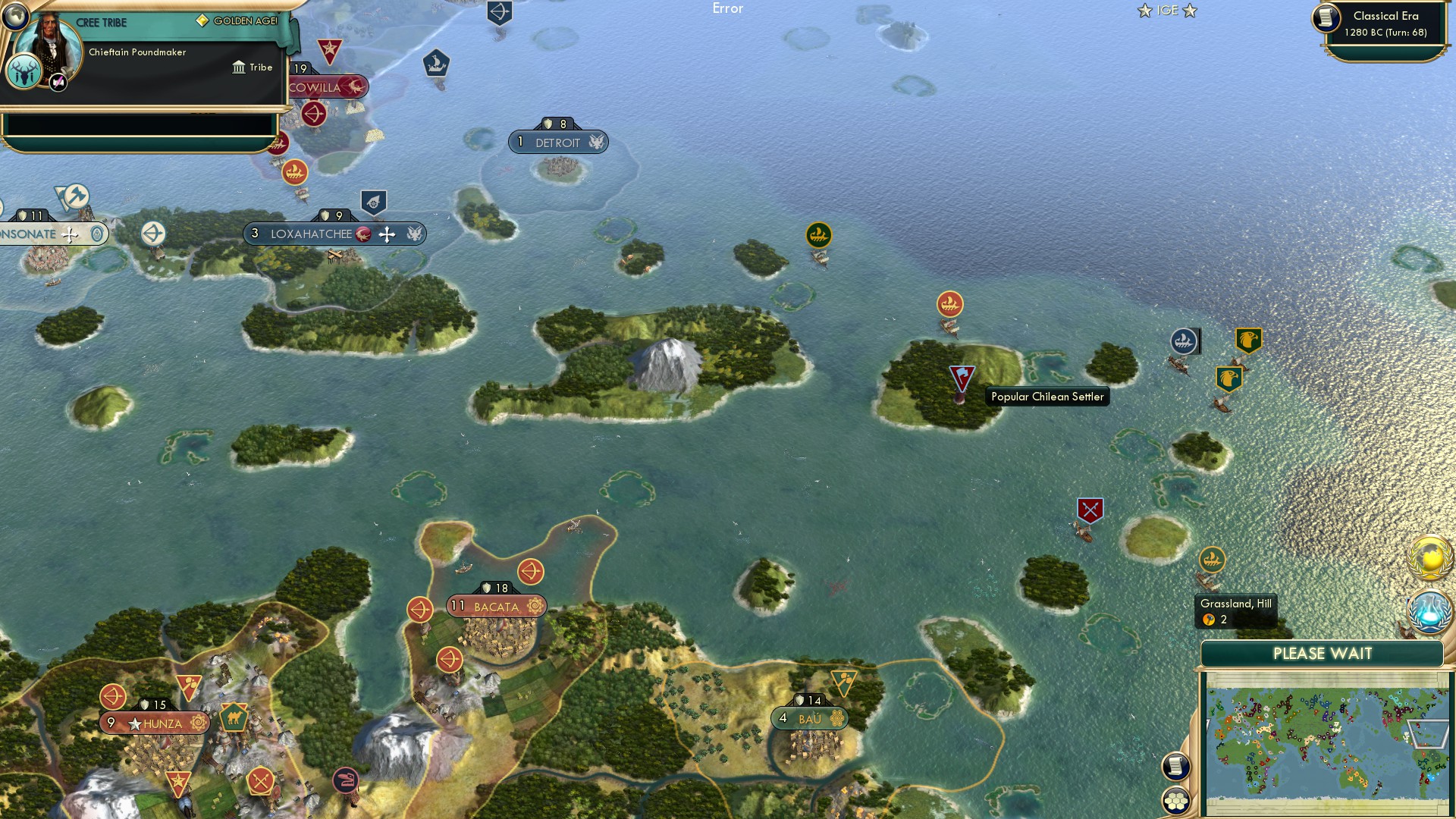This screenshot has width=1456, height=819.
Task: Open the Detroit city screen
Action: click(x=559, y=142)
